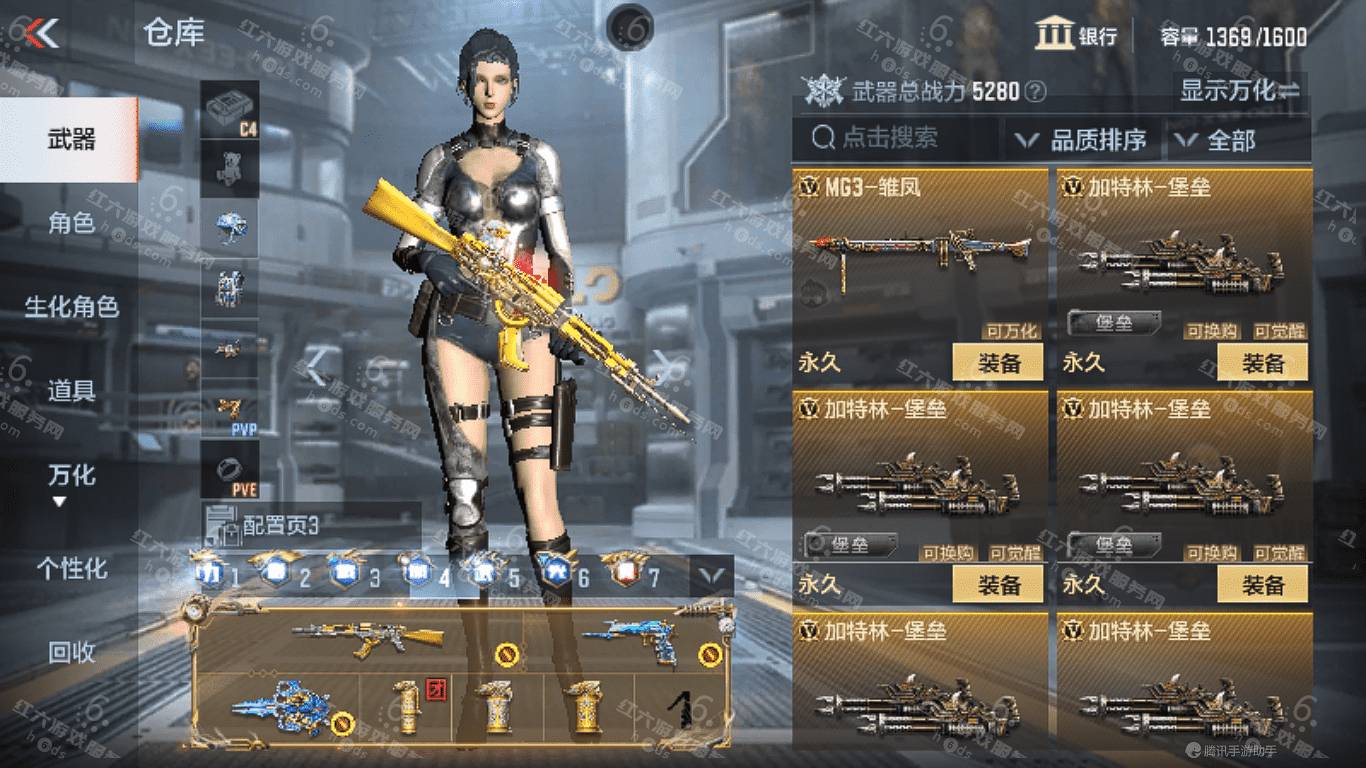Open the 角色 tab
The height and width of the screenshot is (768, 1366).
coord(70,222)
